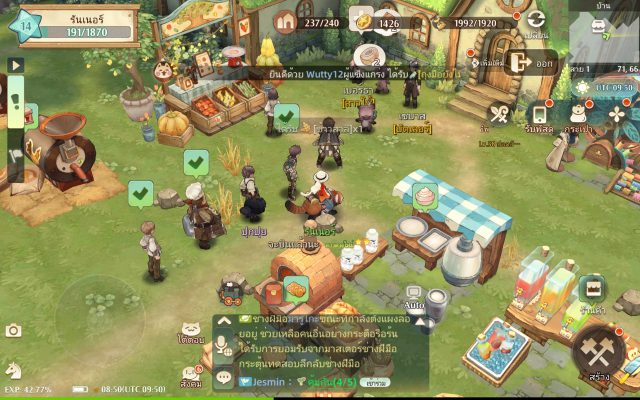Viewport: 640px width, 400px height.
Task: Open the phone icon labeled รับพัสดุ
Action: coord(538,115)
